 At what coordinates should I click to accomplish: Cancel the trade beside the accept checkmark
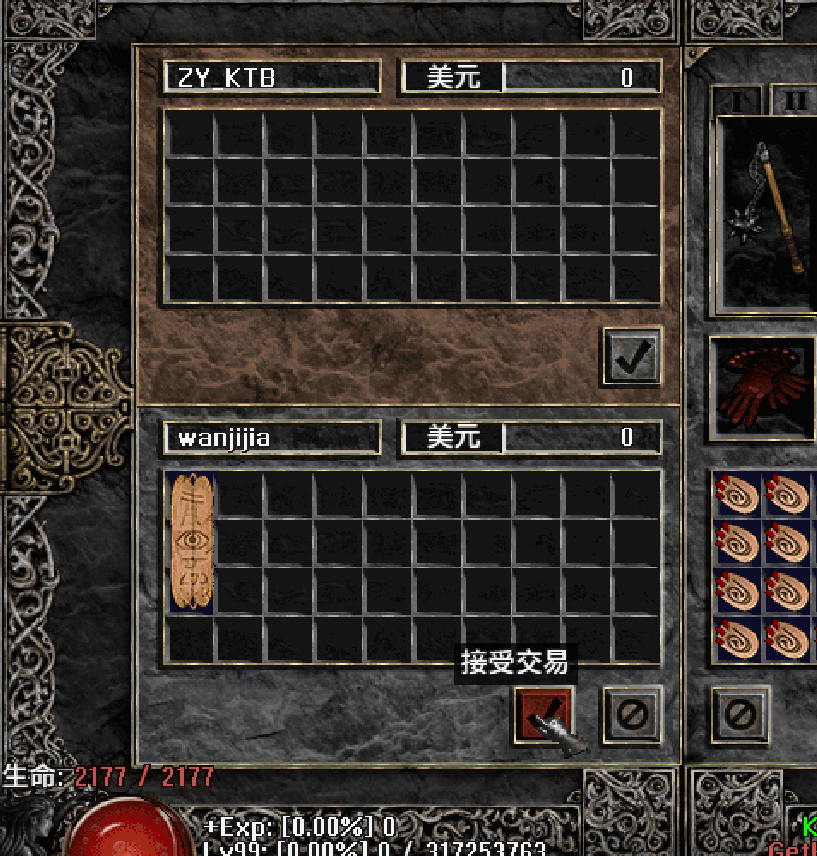[632, 713]
